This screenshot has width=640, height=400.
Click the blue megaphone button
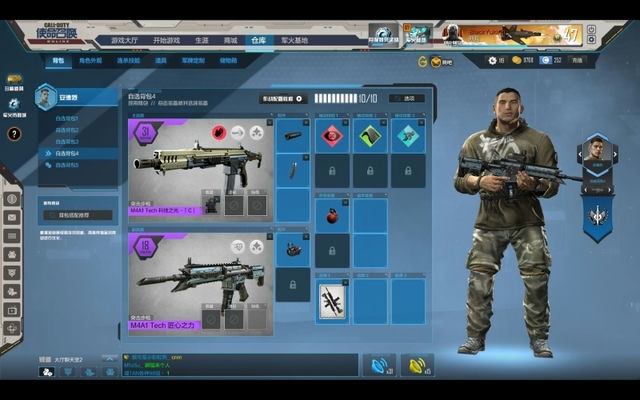pyautogui.click(x=378, y=365)
